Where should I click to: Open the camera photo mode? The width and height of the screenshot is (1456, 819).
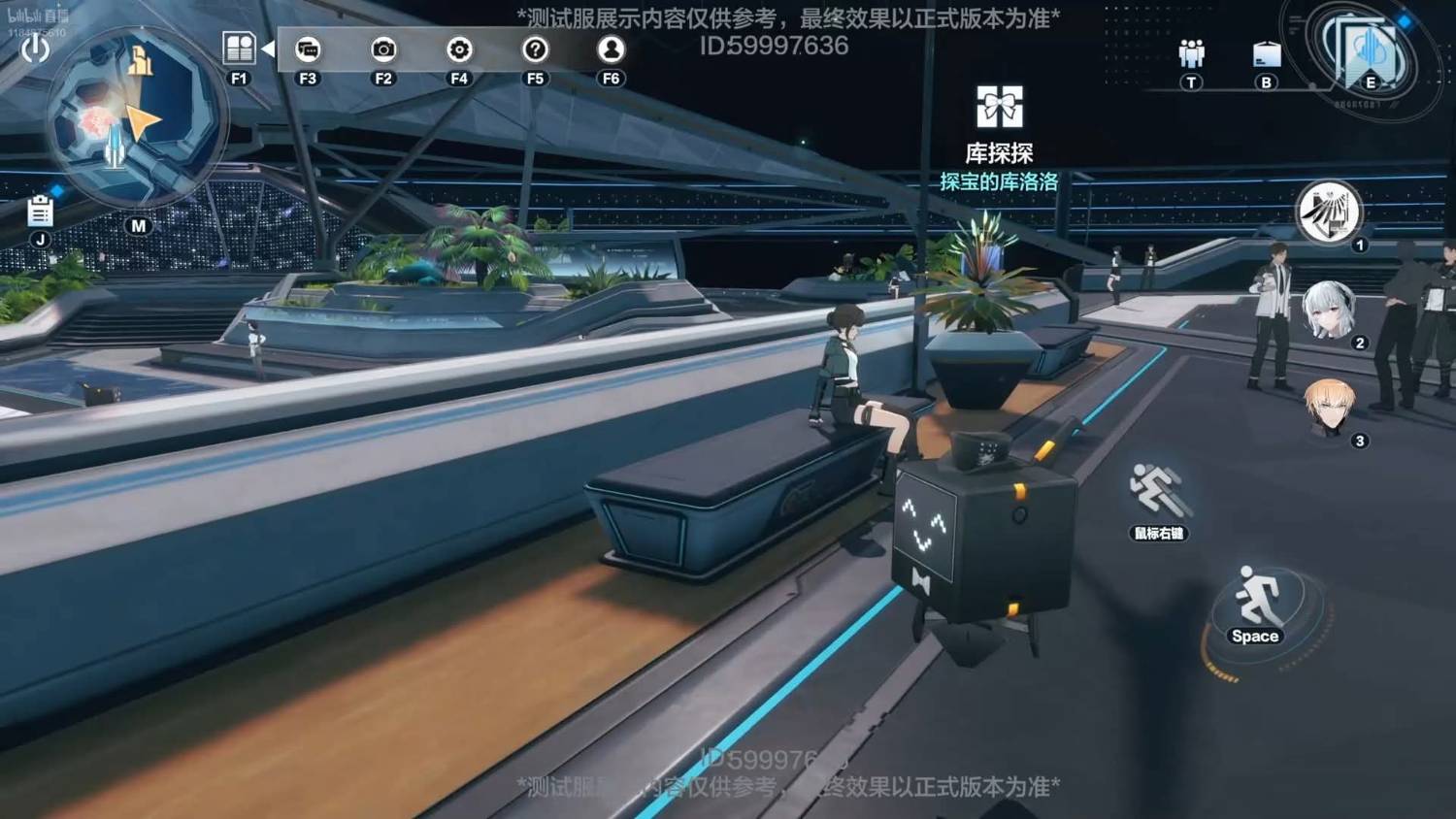pyautogui.click(x=383, y=49)
